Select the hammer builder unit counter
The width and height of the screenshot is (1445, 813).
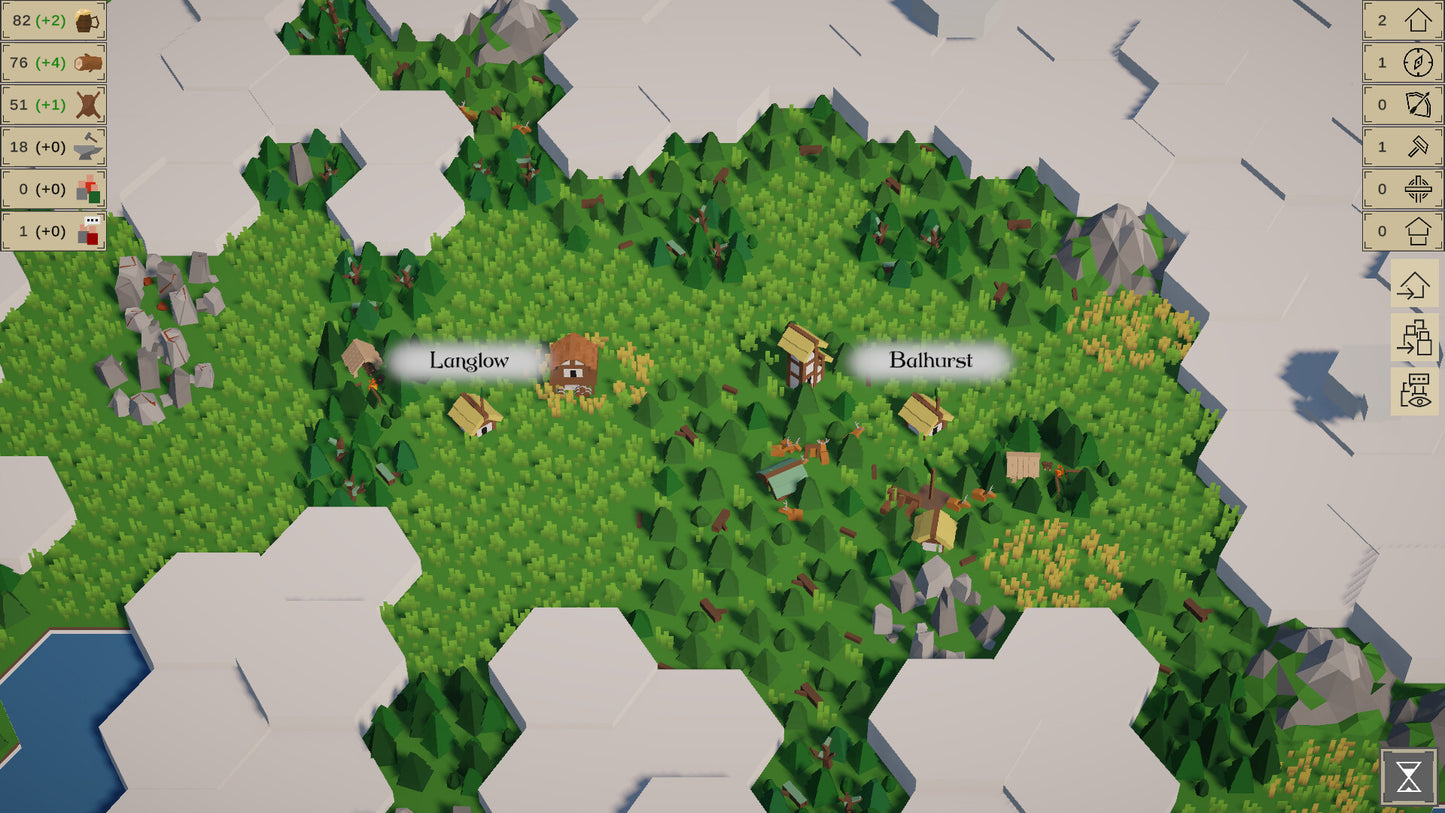pos(1402,147)
